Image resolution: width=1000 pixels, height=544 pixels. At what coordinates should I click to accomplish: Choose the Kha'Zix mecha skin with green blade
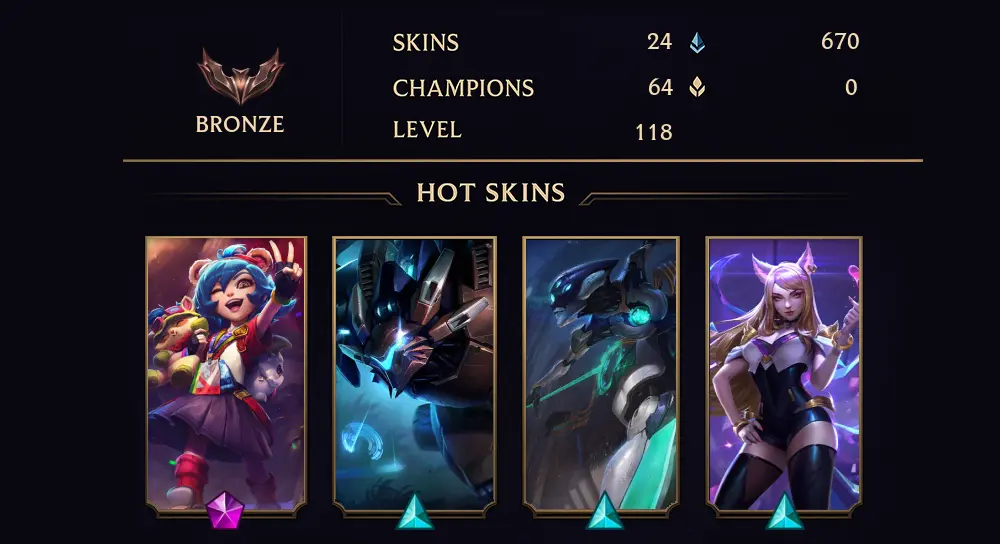point(601,370)
